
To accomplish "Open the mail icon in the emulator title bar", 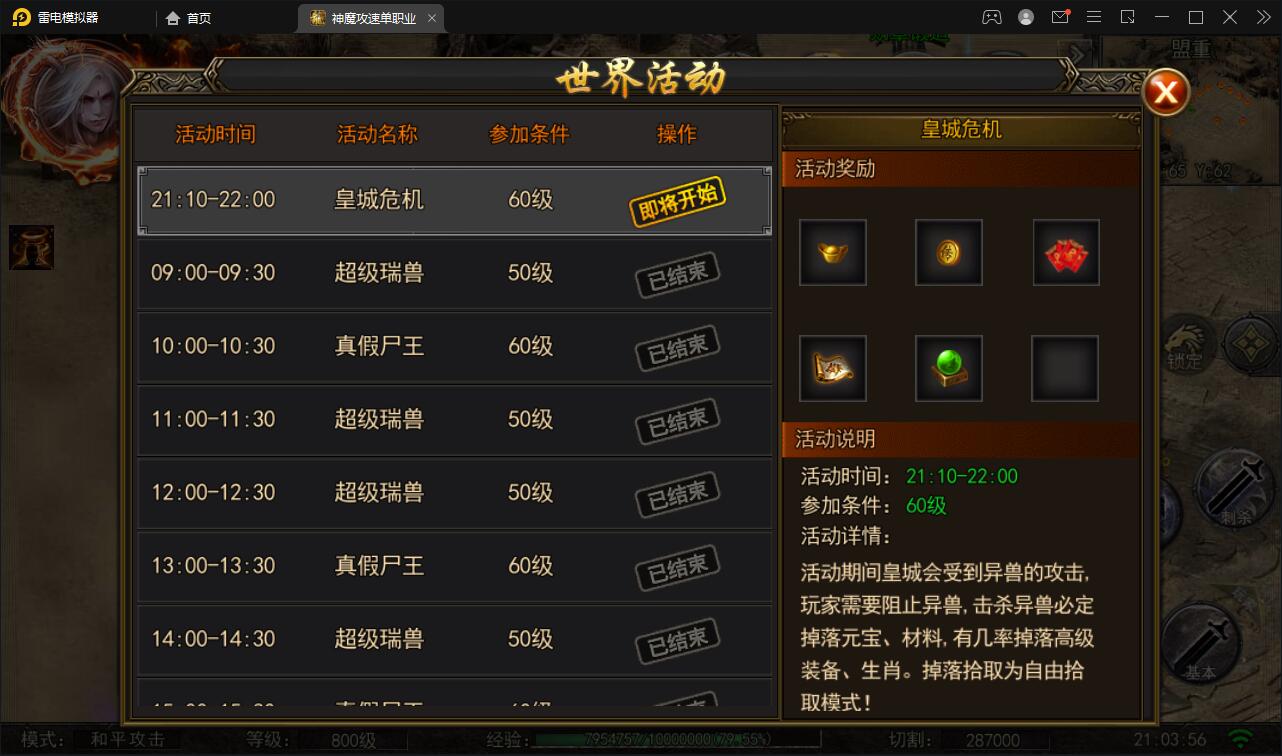I will tap(1060, 16).
